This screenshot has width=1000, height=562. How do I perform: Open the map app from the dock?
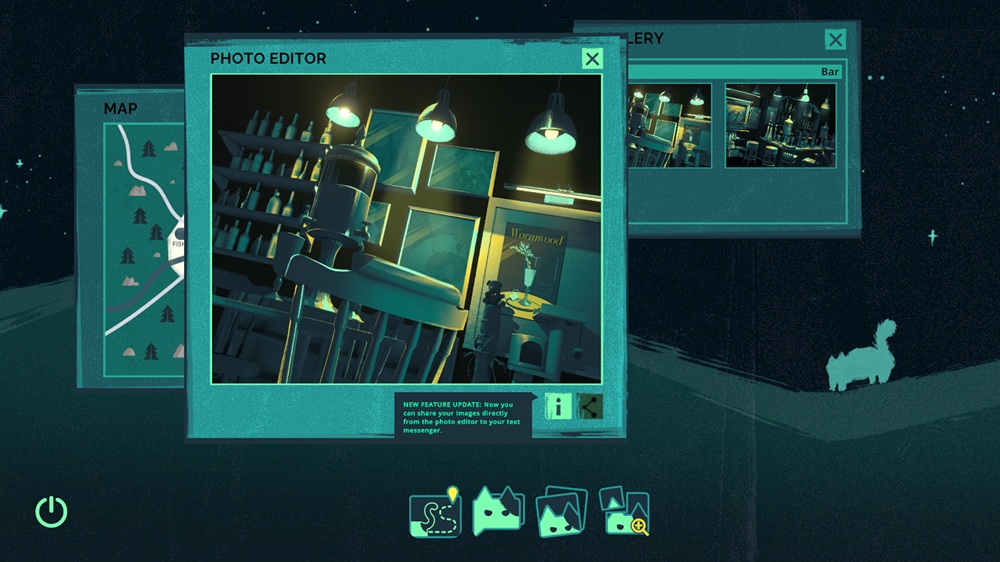click(435, 511)
